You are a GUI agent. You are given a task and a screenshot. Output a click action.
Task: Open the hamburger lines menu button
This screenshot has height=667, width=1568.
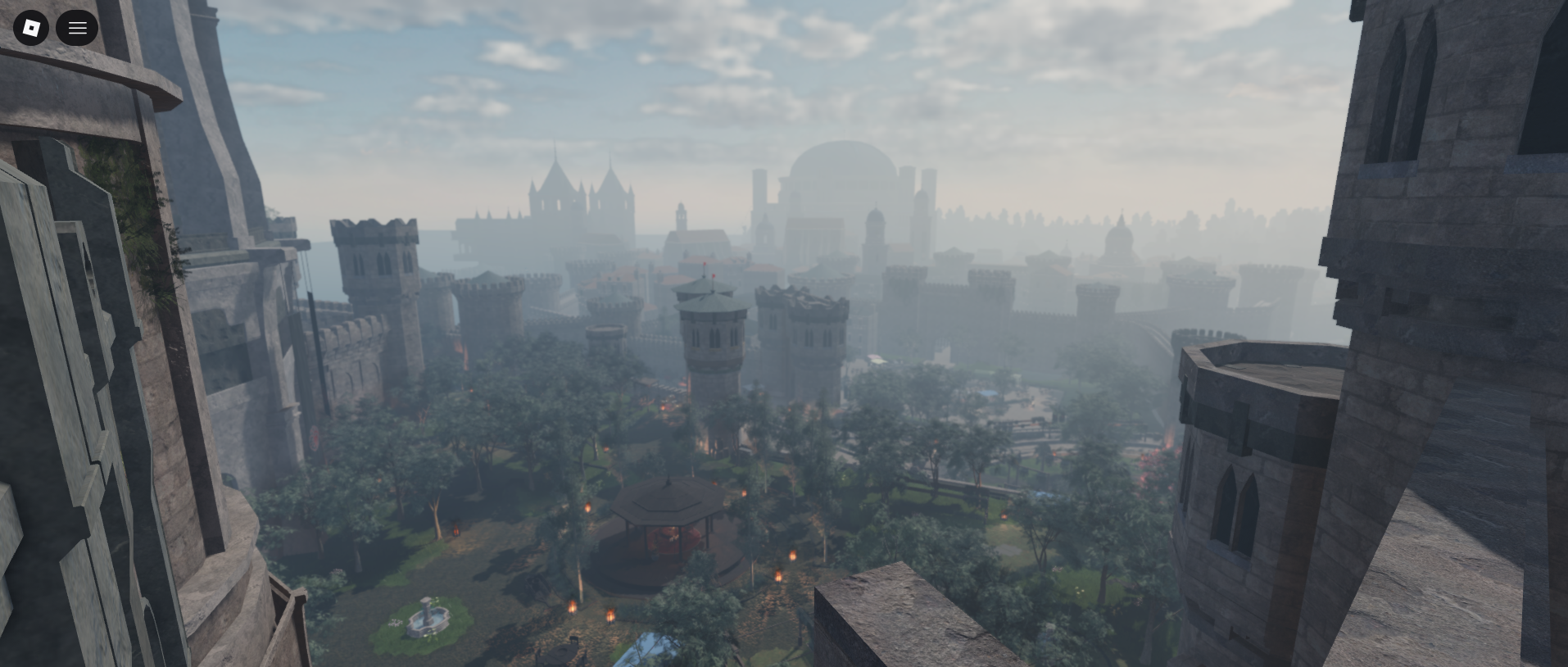(77, 28)
